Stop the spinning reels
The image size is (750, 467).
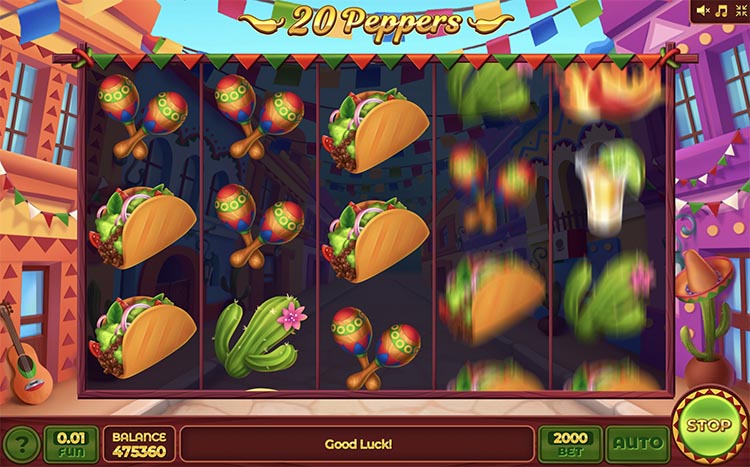(707, 425)
